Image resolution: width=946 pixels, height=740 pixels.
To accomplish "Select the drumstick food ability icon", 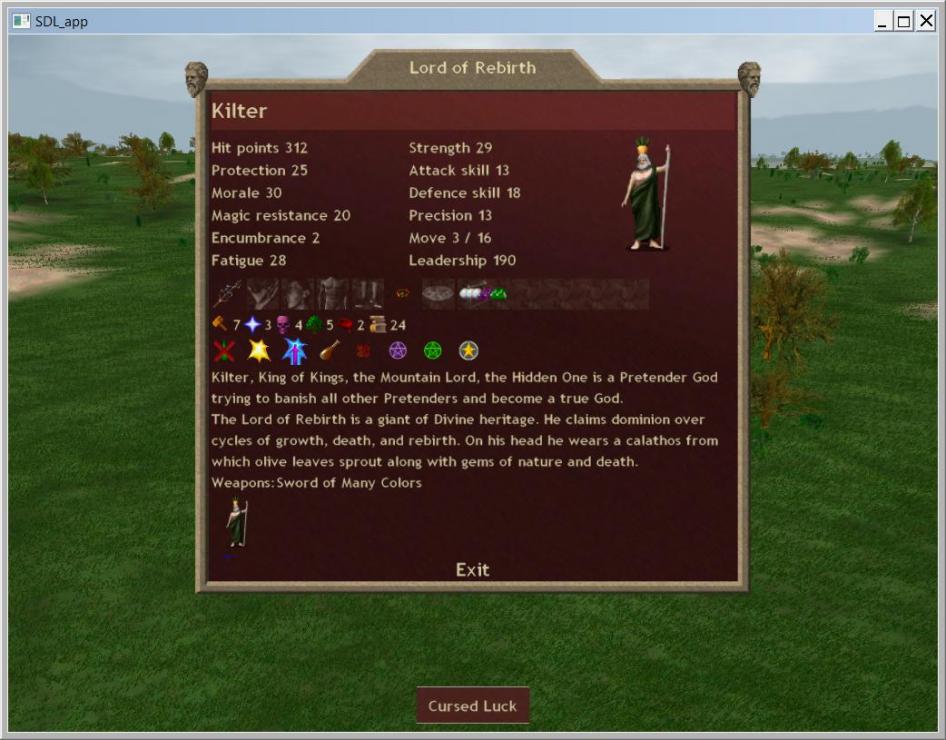I will [328, 351].
